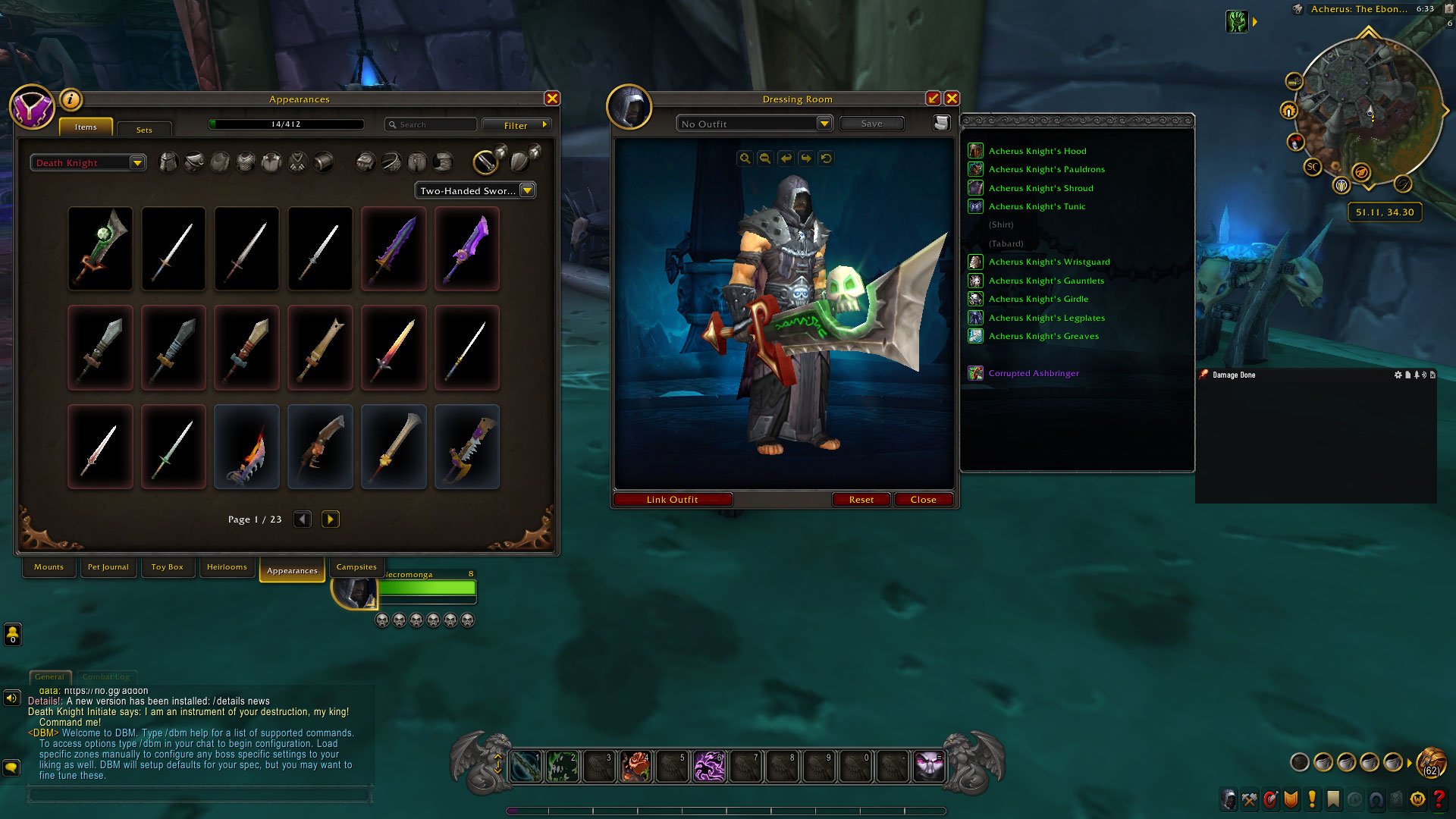Select Corrupted Ashbringer in outfit list
The height and width of the screenshot is (819, 1456).
pos(1033,373)
